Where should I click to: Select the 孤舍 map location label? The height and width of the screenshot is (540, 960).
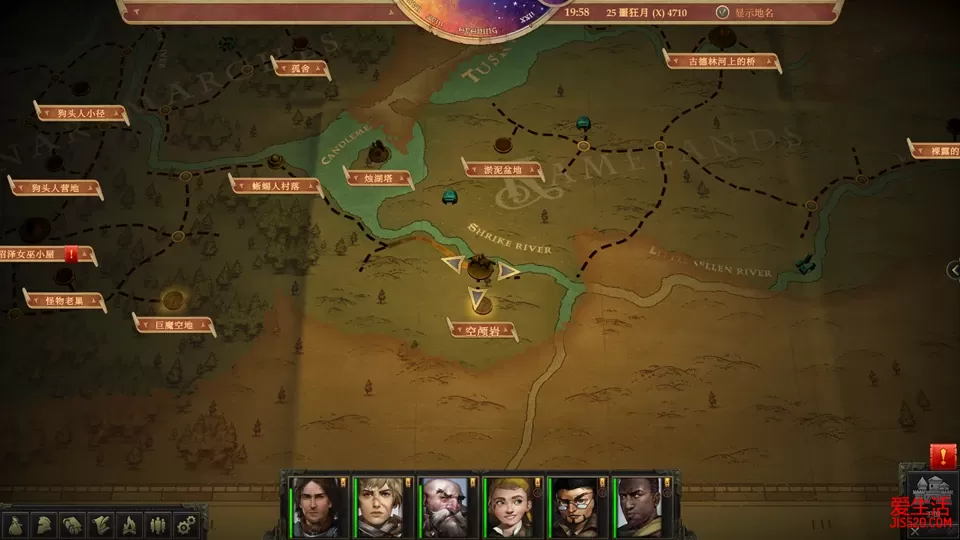point(300,68)
